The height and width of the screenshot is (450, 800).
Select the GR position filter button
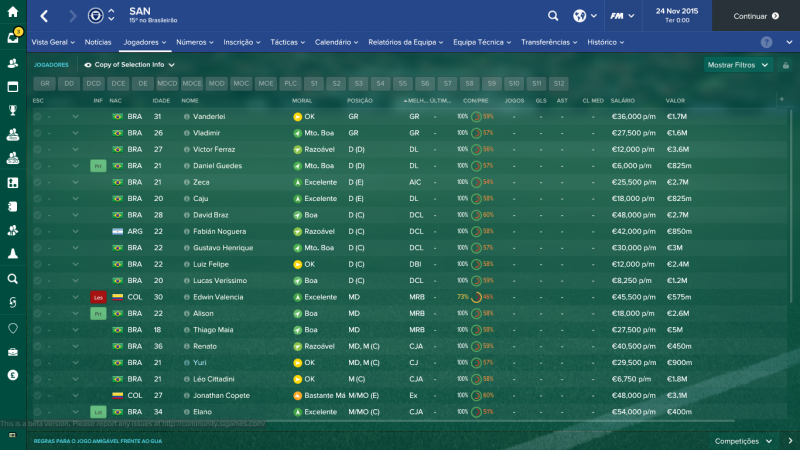pos(45,84)
